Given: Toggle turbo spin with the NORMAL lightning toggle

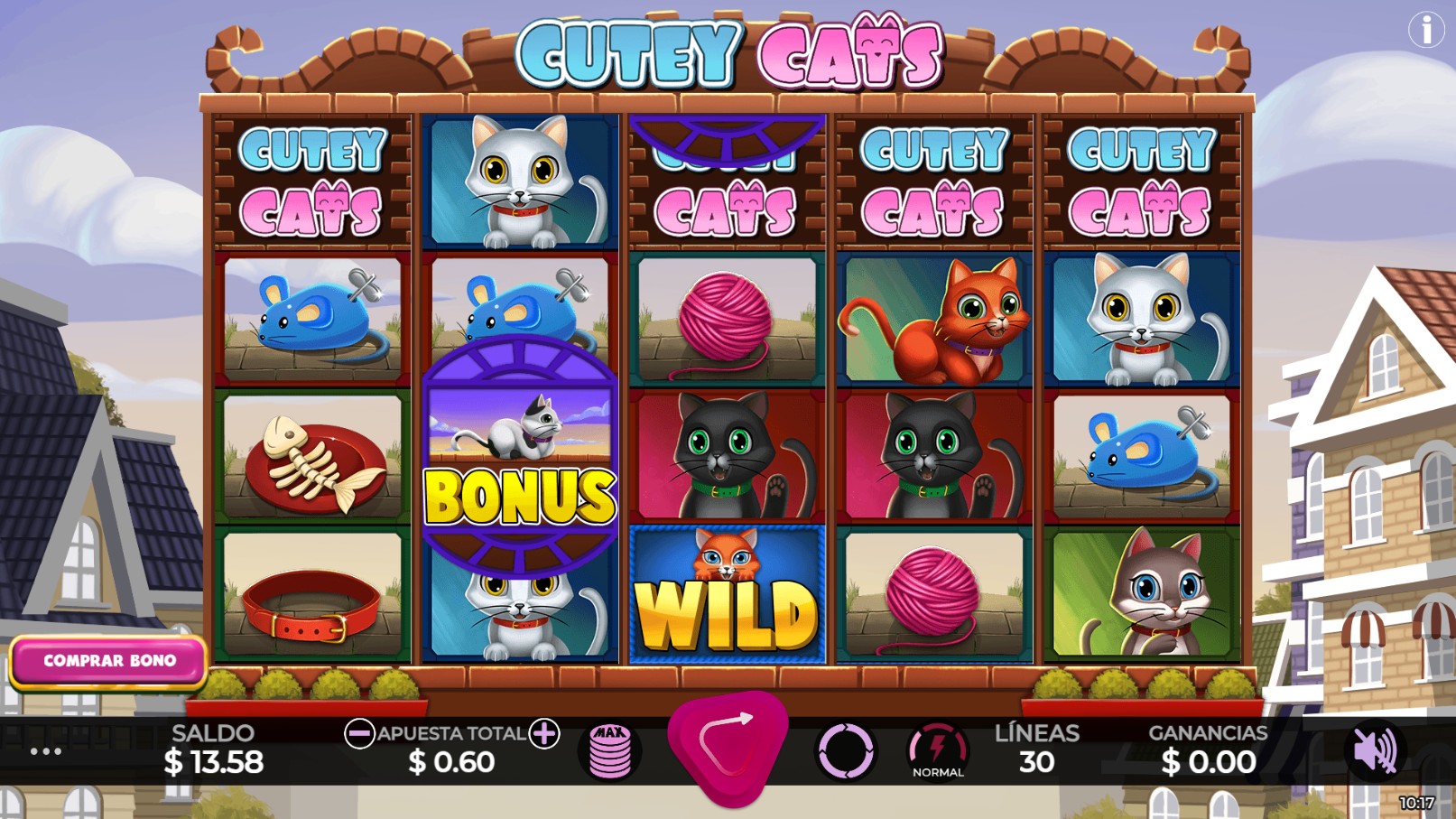Looking at the screenshot, I should click(x=939, y=750).
